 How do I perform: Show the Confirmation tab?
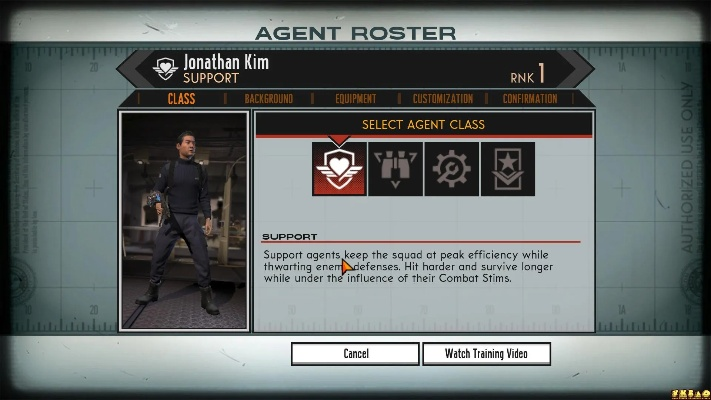[530, 99]
